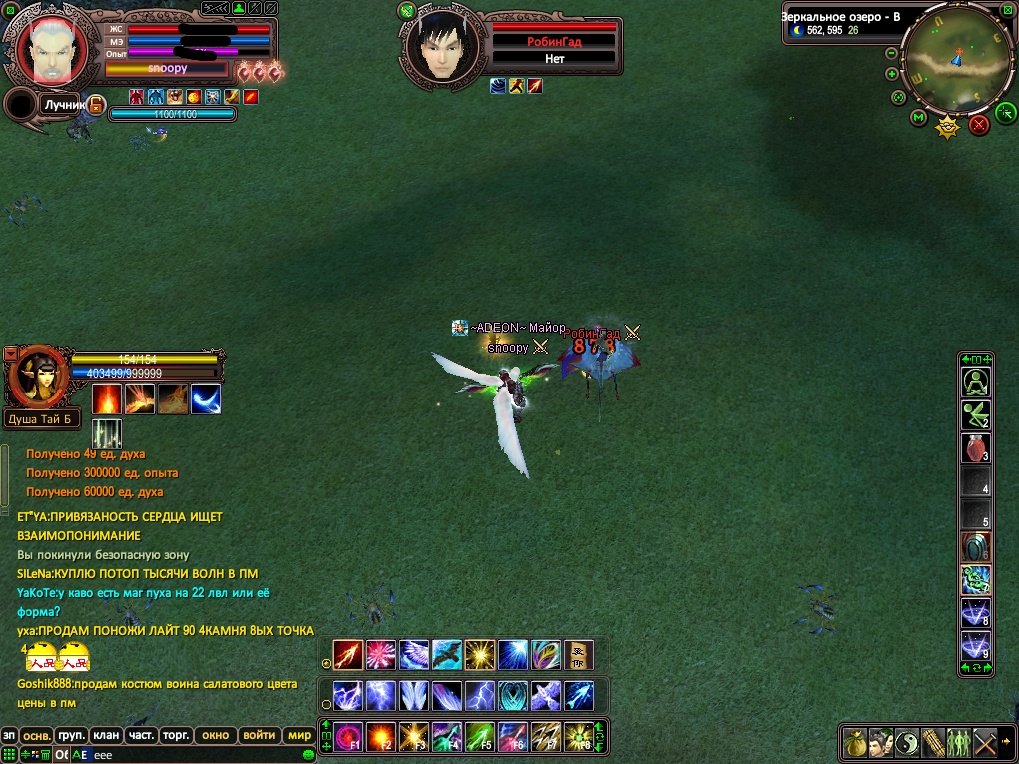Activate the skill in hotbar slot F1

pos(349,737)
